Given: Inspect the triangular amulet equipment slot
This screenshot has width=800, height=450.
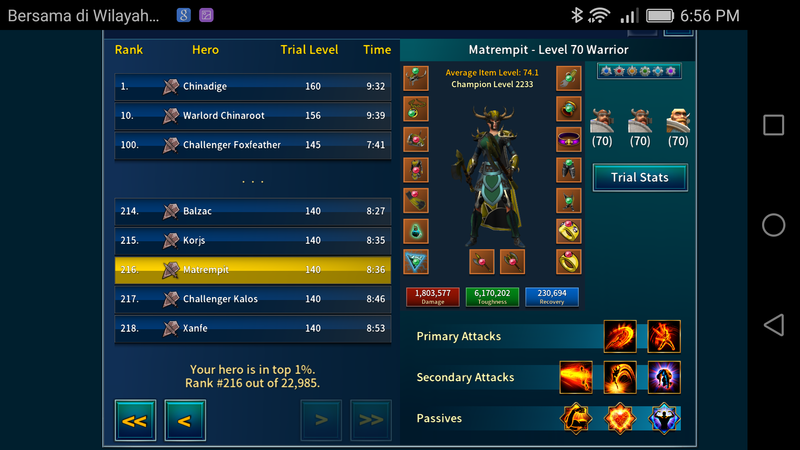Looking at the screenshot, I should (x=416, y=262).
